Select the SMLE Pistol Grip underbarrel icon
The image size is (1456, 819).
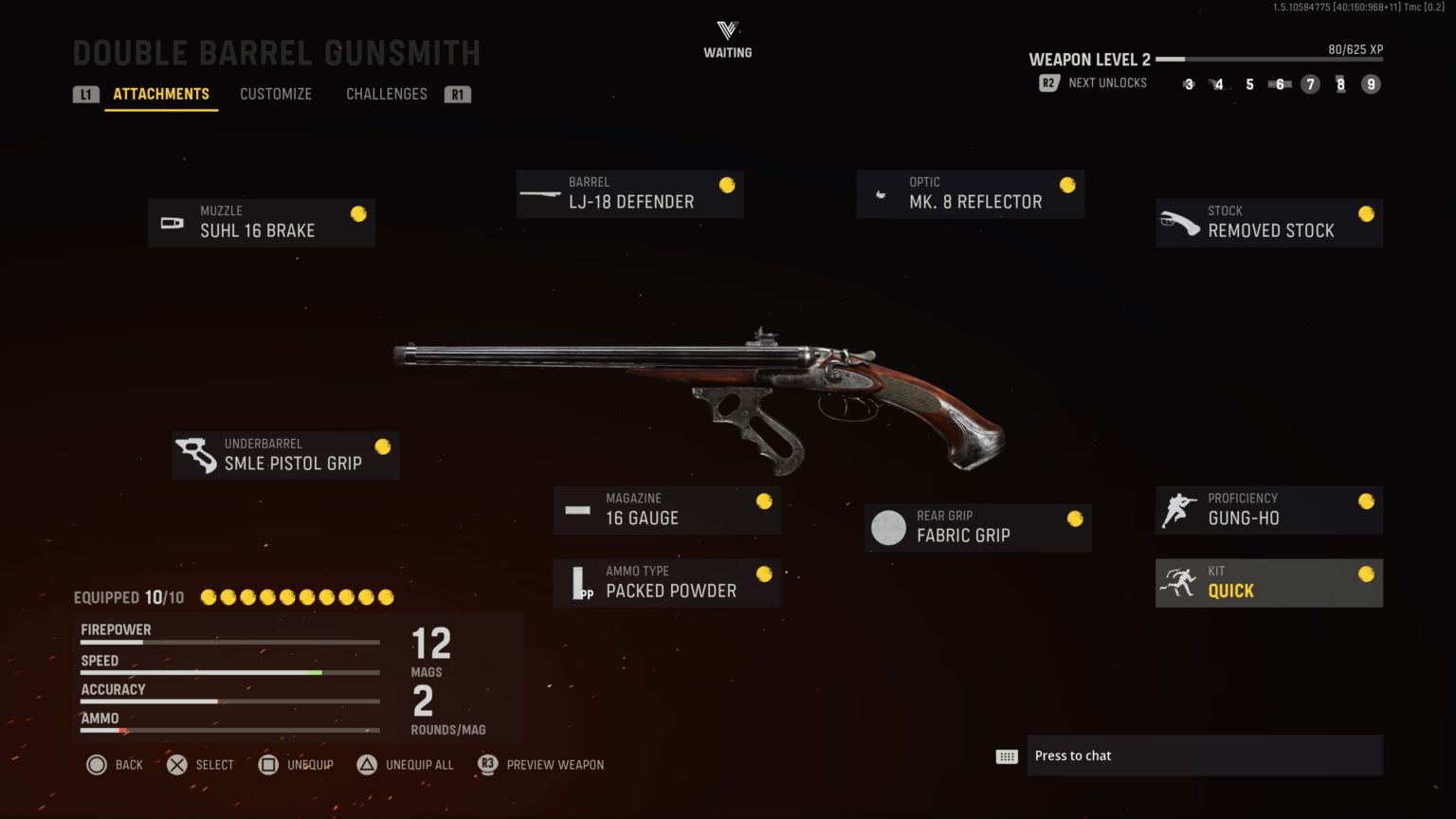pos(197,454)
